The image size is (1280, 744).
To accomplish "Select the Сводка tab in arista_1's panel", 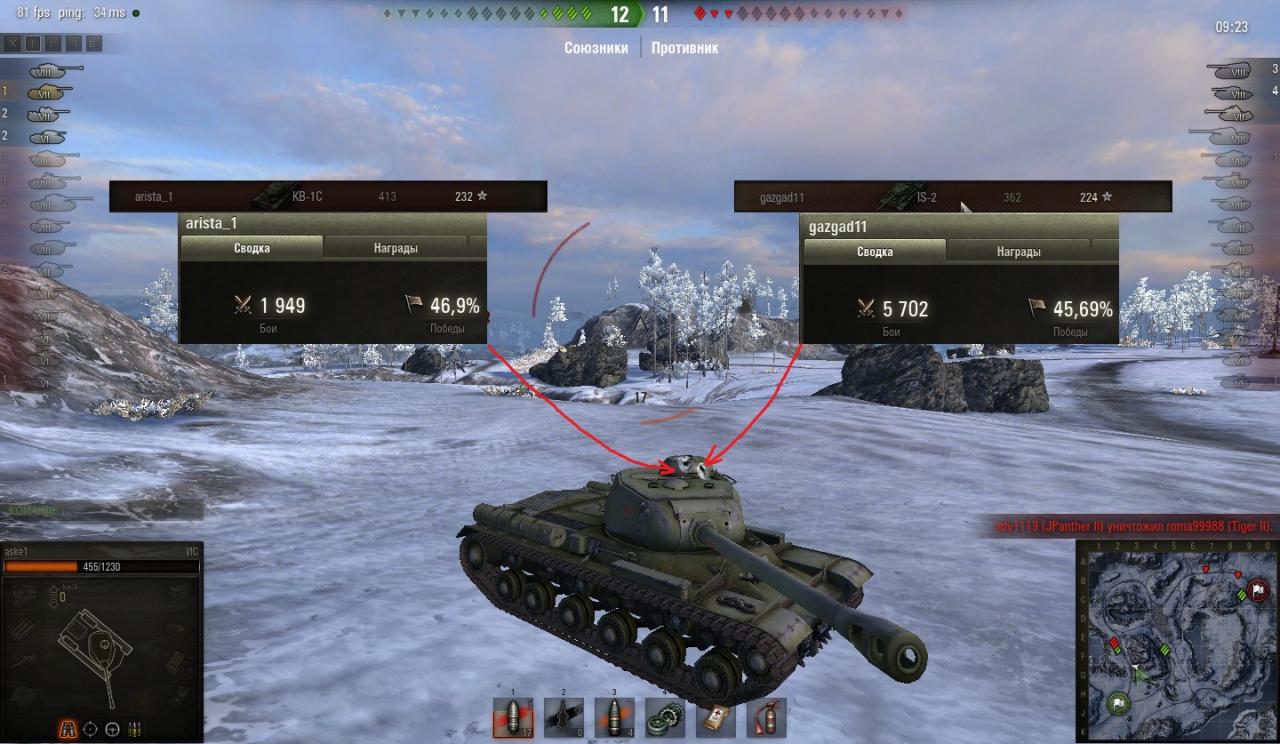I will coord(251,248).
